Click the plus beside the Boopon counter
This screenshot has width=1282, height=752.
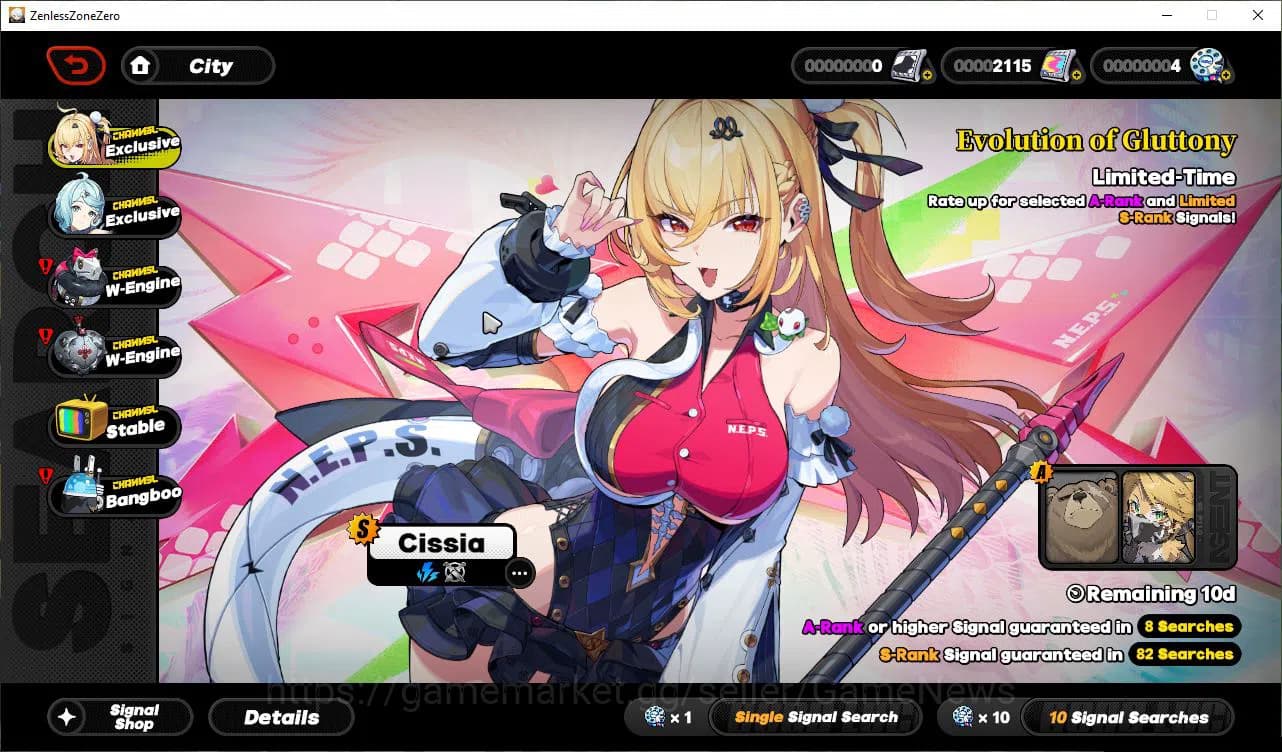[x=1228, y=75]
